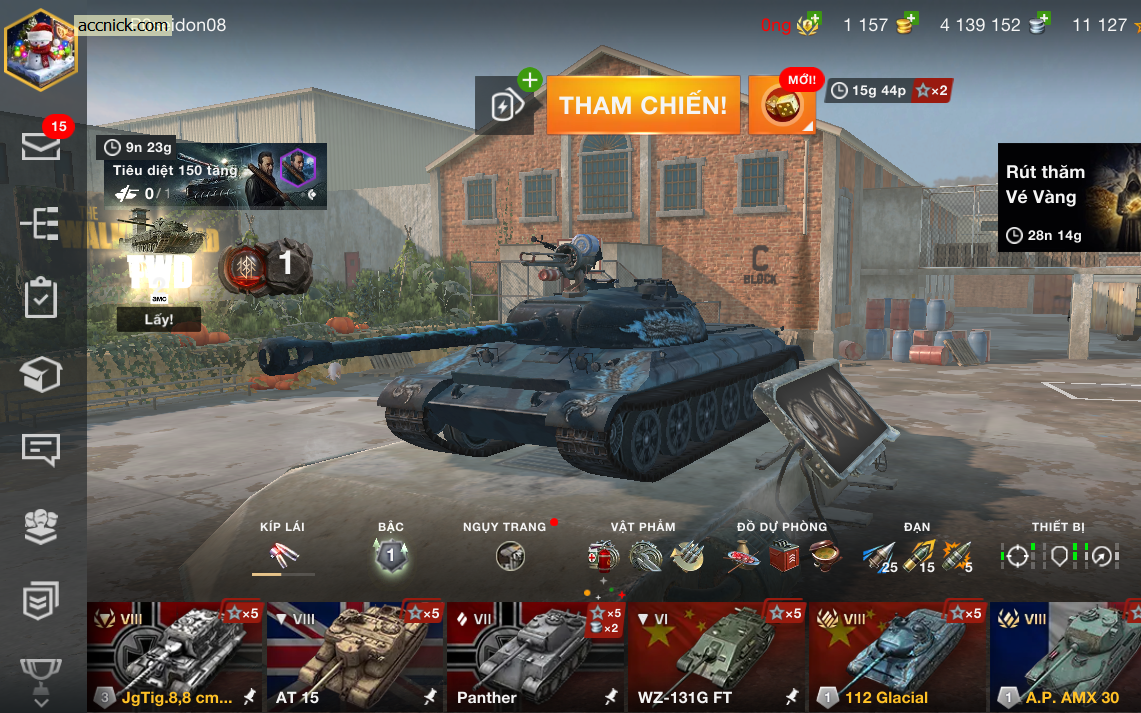Start battle with THAM CHIẾN button

tap(643, 105)
